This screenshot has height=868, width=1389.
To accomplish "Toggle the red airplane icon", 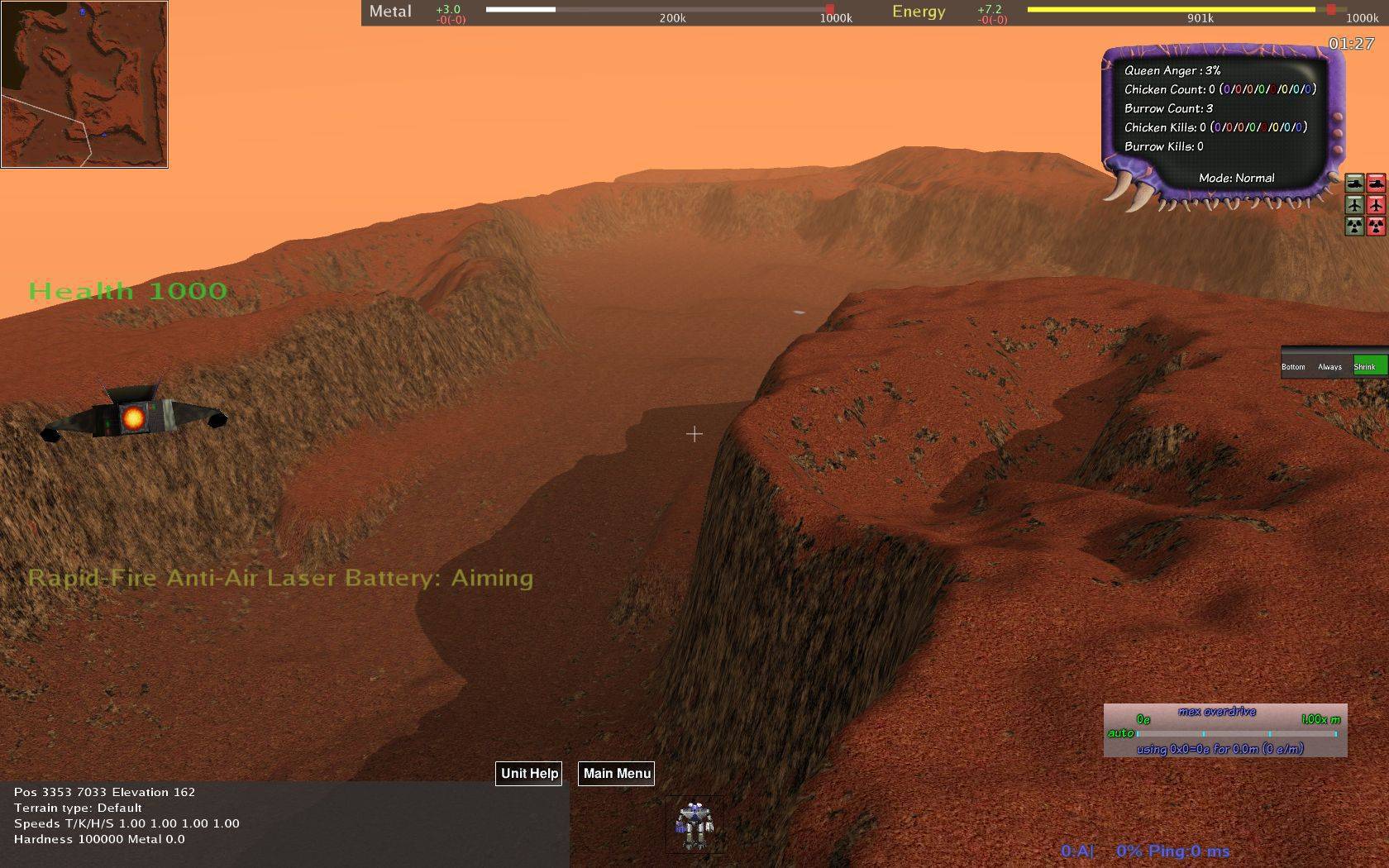I will click(x=1376, y=204).
